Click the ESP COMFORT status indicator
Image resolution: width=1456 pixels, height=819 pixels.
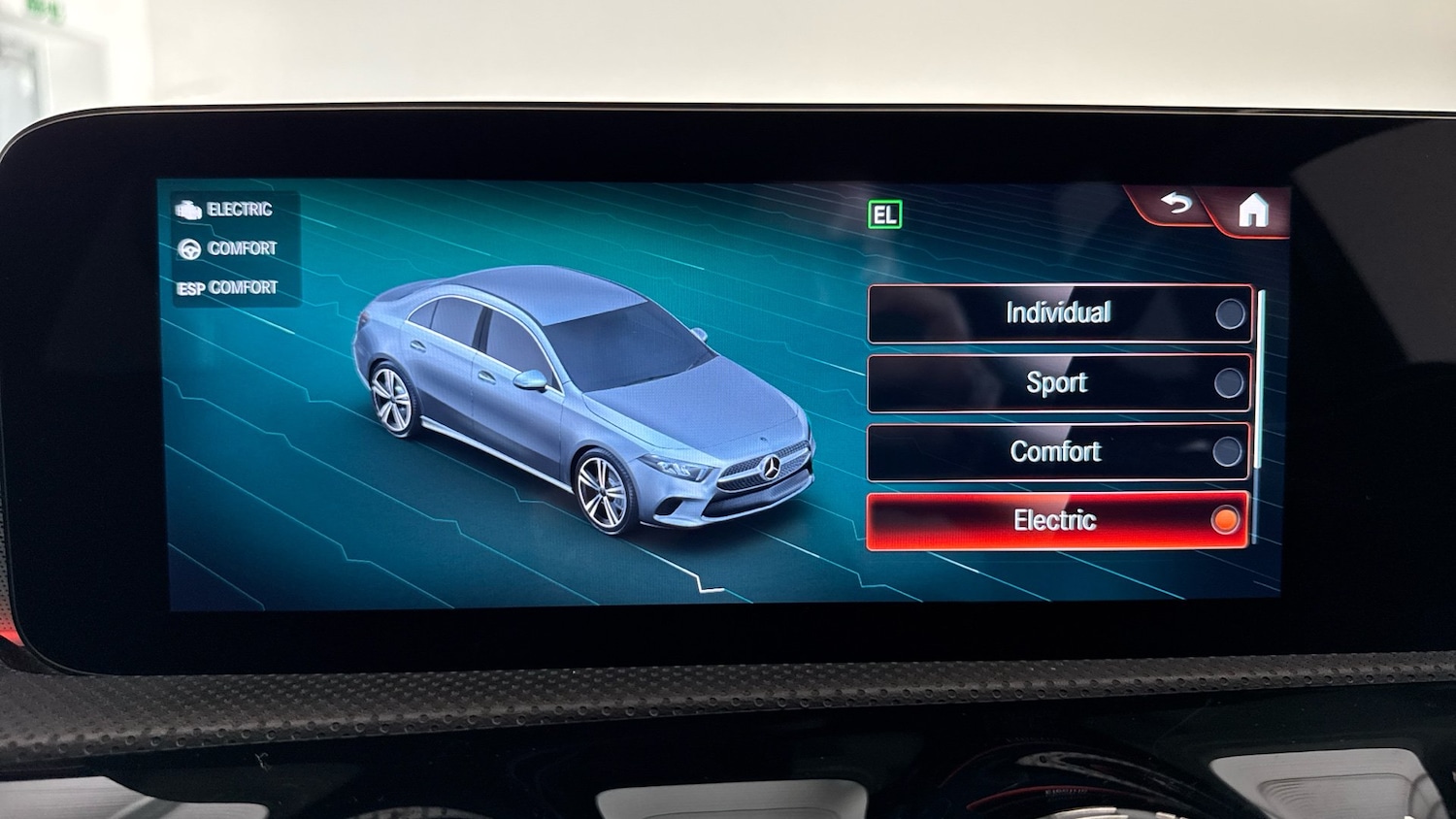click(227, 286)
